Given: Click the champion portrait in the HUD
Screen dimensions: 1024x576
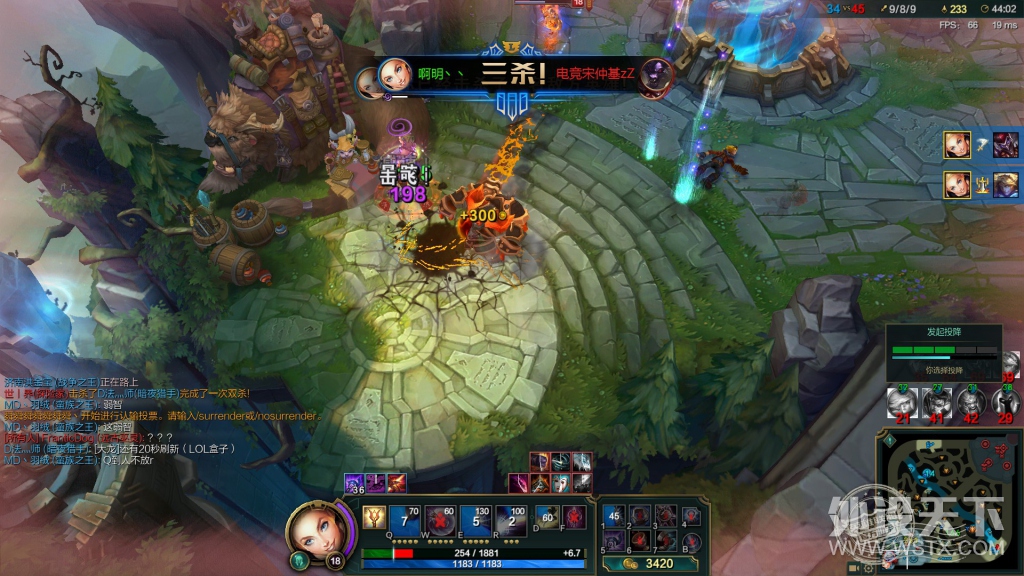Looking at the screenshot, I should pyautogui.click(x=317, y=531).
